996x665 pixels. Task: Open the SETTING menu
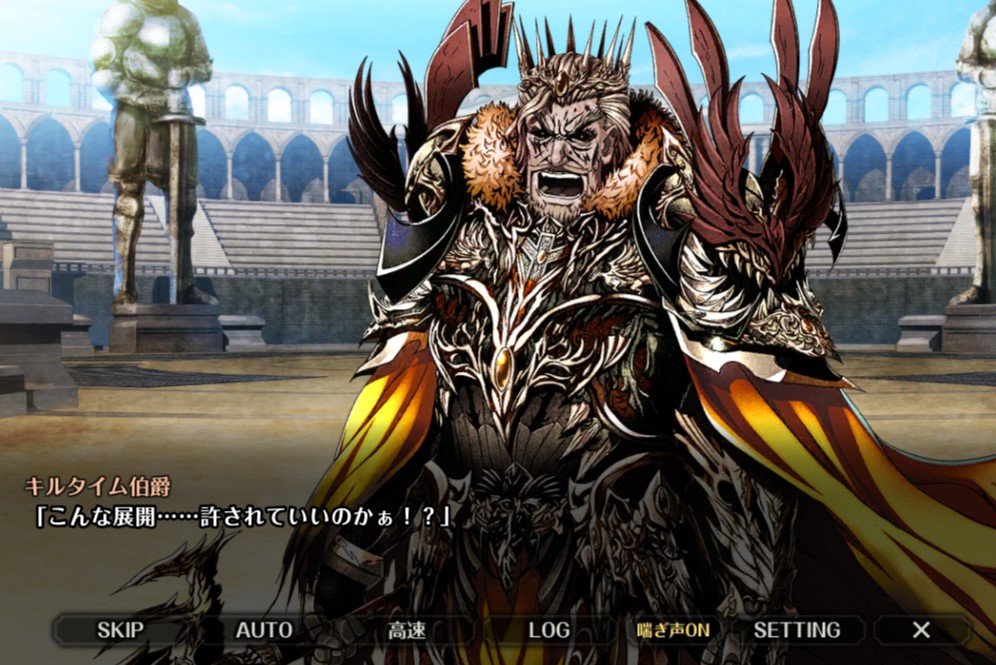[x=797, y=630]
